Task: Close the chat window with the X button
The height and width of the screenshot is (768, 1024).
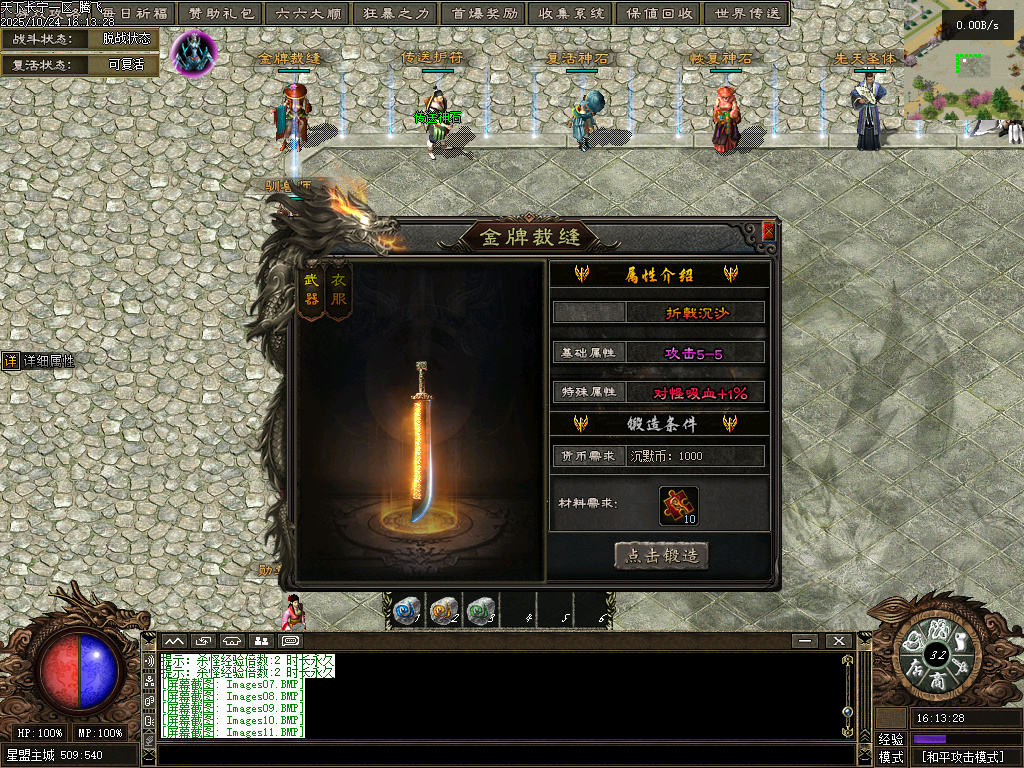Action: click(838, 640)
